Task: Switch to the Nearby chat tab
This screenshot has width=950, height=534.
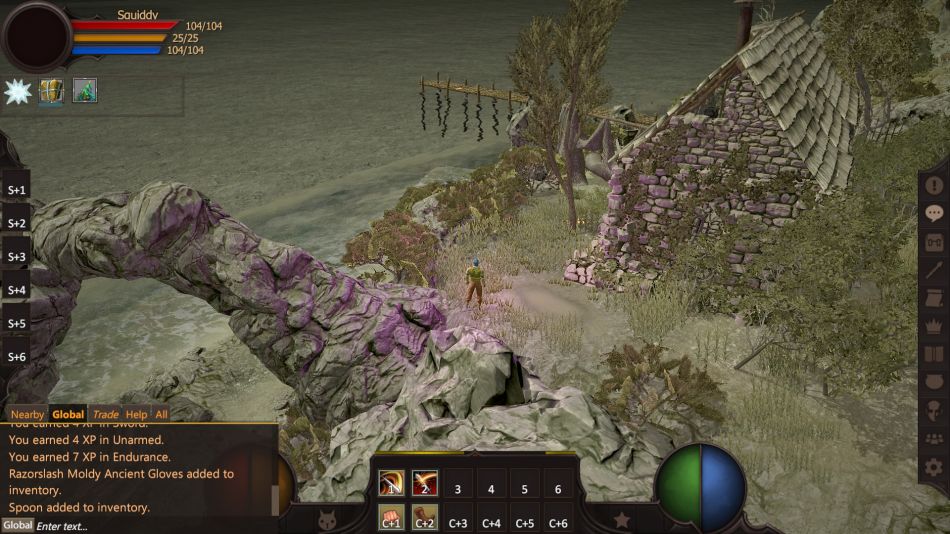Action: pyautogui.click(x=27, y=414)
